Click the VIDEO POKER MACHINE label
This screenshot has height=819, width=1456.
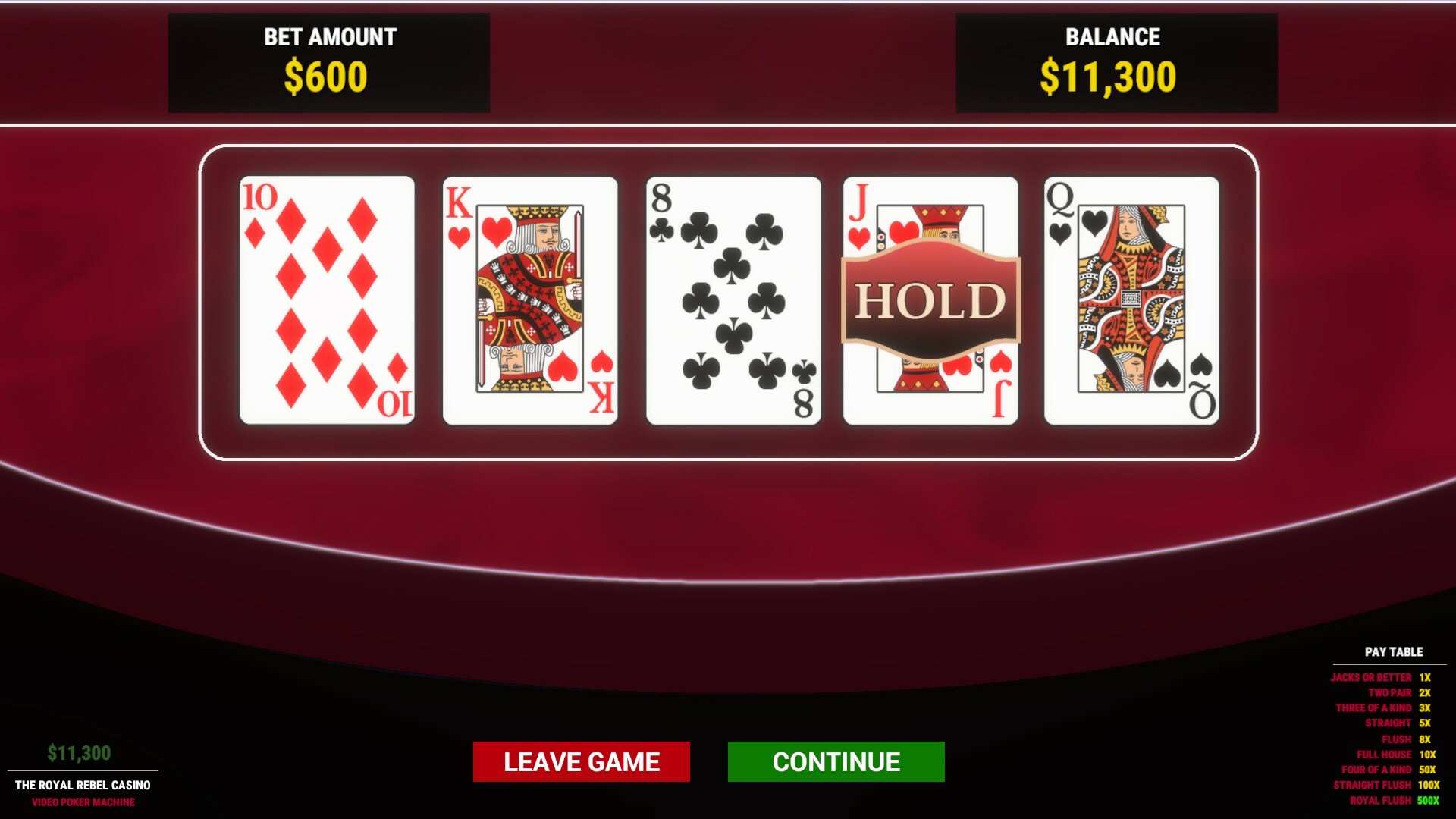pyautogui.click(x=85, y=802)
